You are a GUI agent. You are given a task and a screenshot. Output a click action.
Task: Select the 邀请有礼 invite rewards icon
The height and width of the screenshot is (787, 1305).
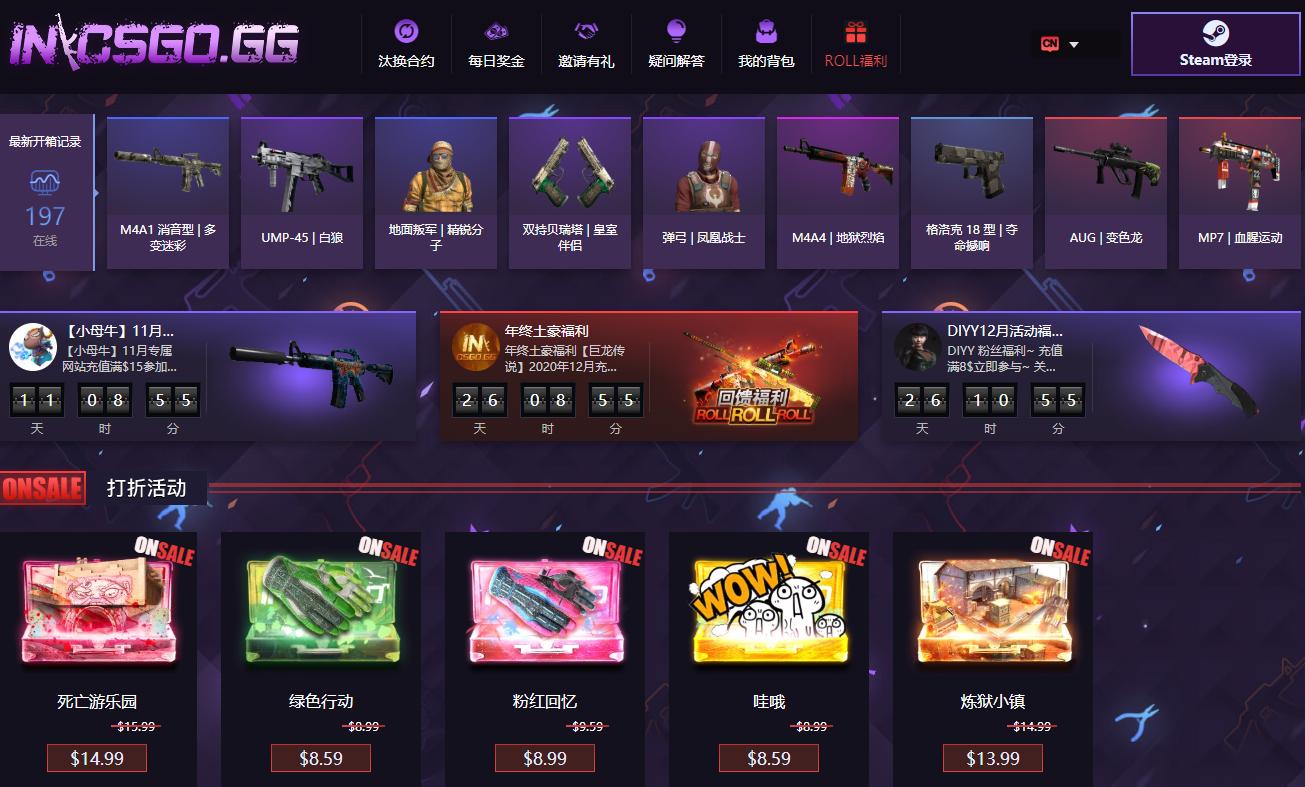coord(585,30)
